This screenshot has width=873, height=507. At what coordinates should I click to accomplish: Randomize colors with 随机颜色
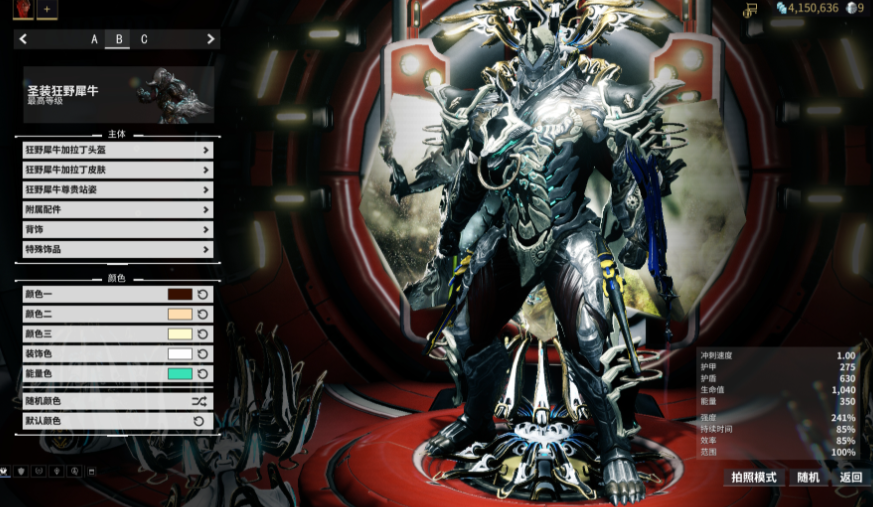point(117,401)
